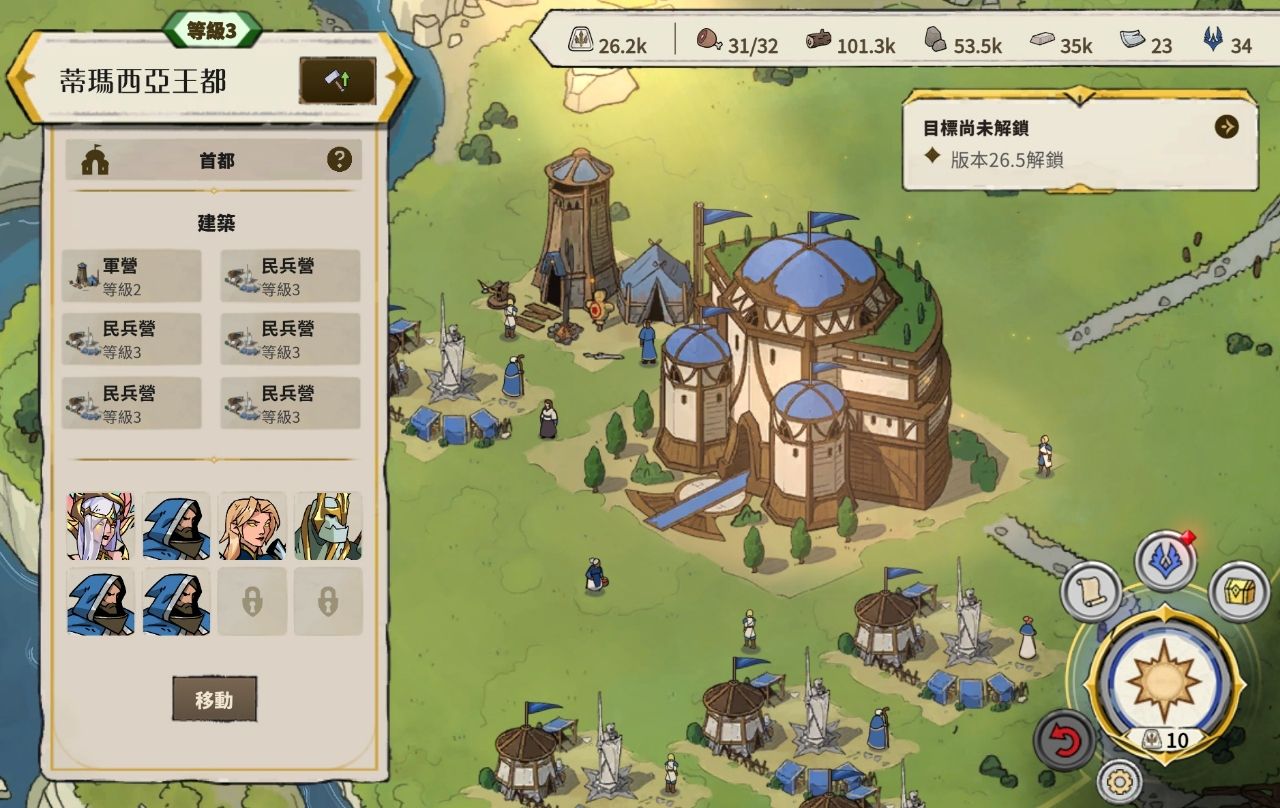Click the question mark help icon
The width and height of the screenshot is (1280, 808).
click(x=340, y=159)
